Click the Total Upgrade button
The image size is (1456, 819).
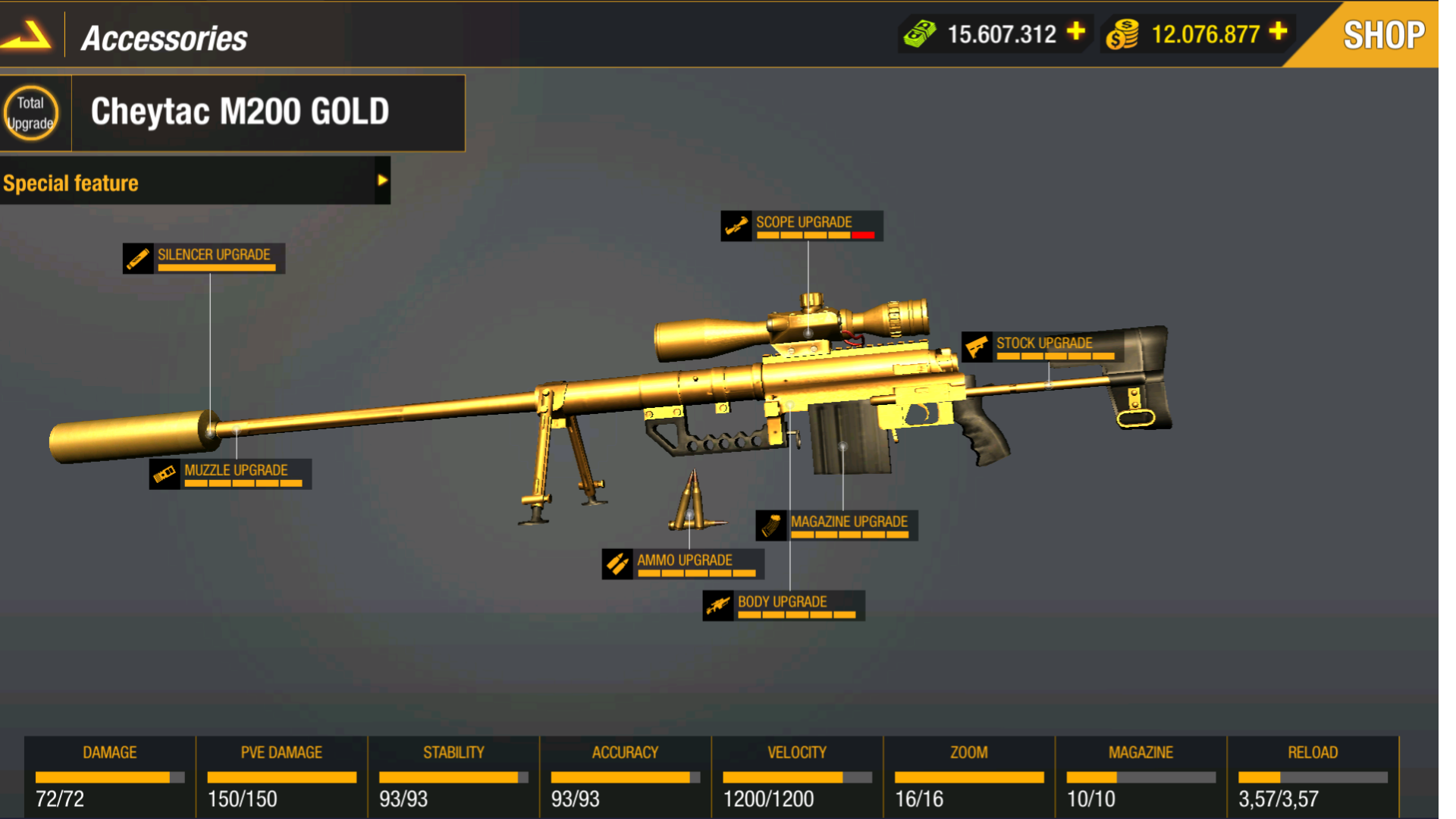click(31, 113)
